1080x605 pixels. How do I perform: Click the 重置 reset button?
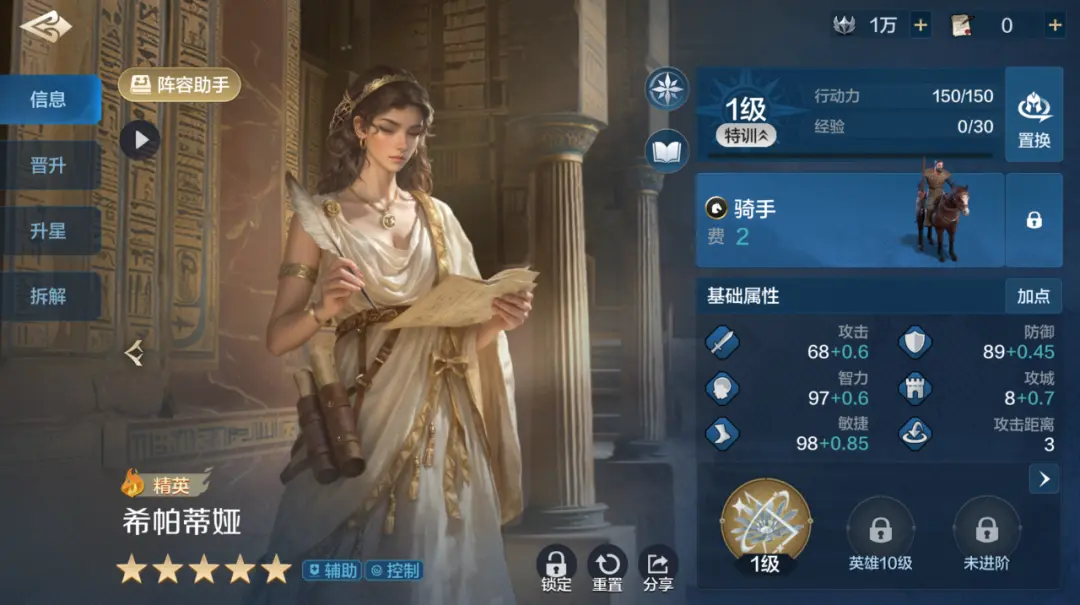607,568
